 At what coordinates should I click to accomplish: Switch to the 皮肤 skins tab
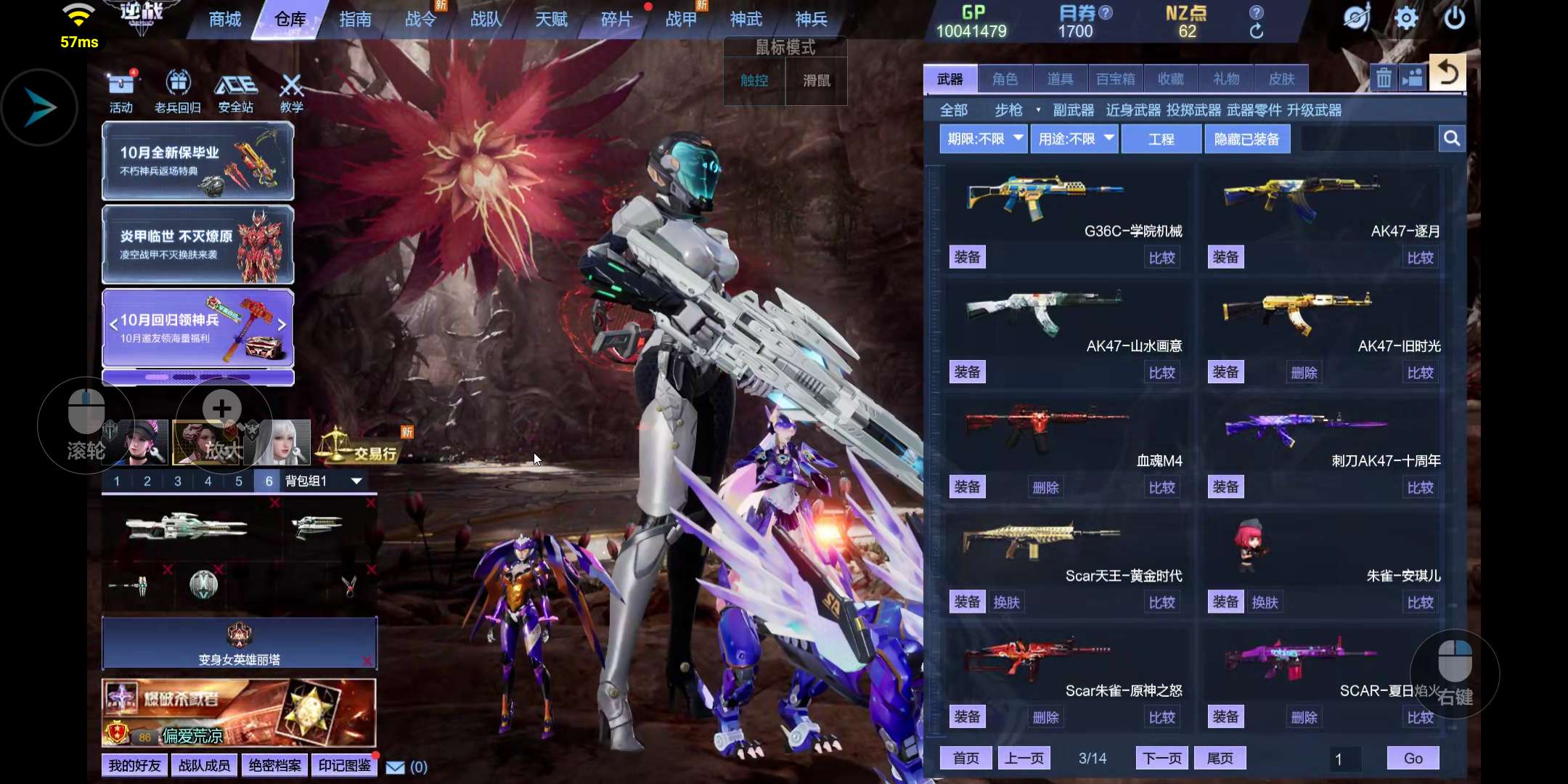pos(1281,79)
